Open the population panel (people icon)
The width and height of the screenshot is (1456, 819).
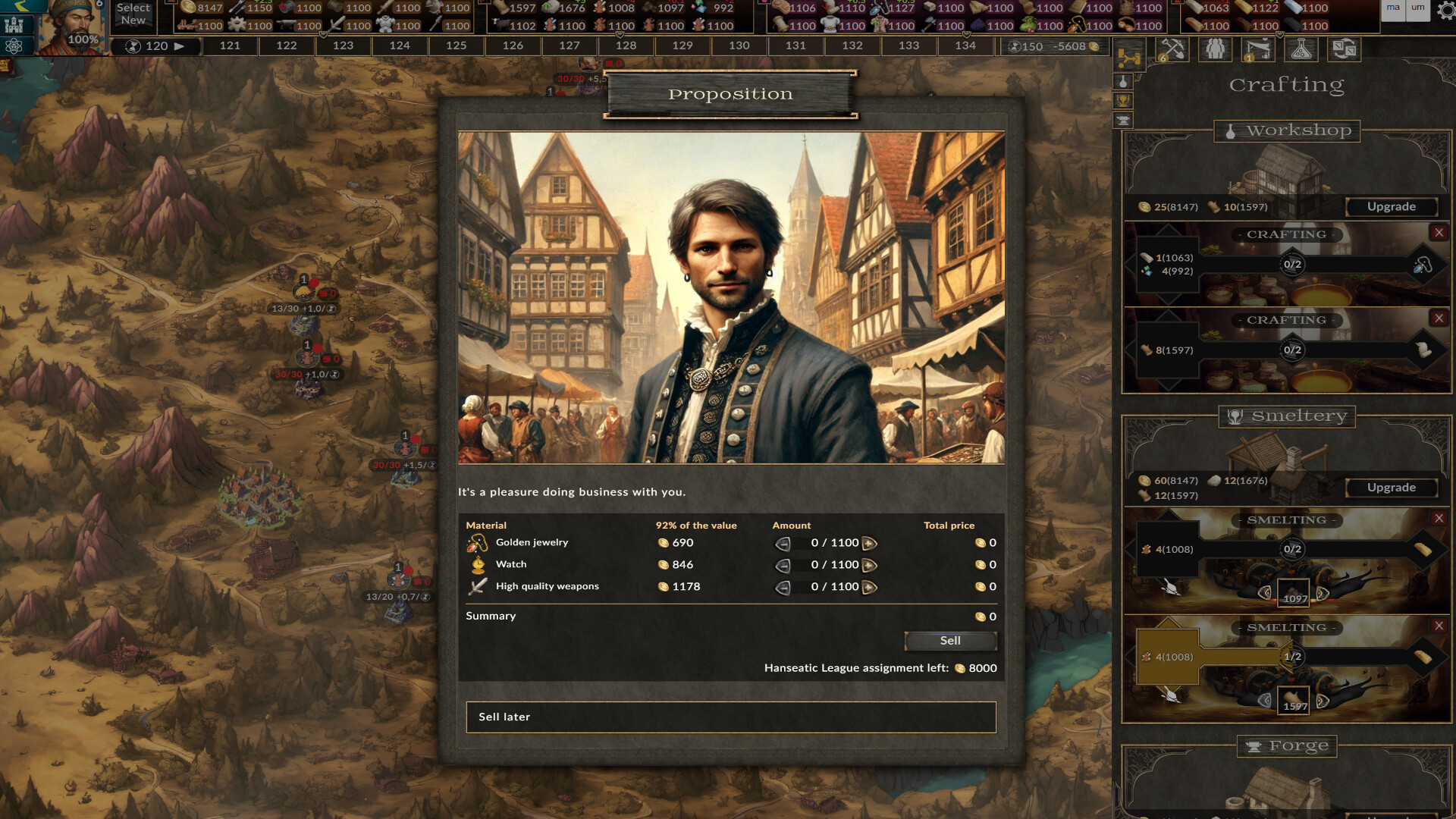point(1216,49)
